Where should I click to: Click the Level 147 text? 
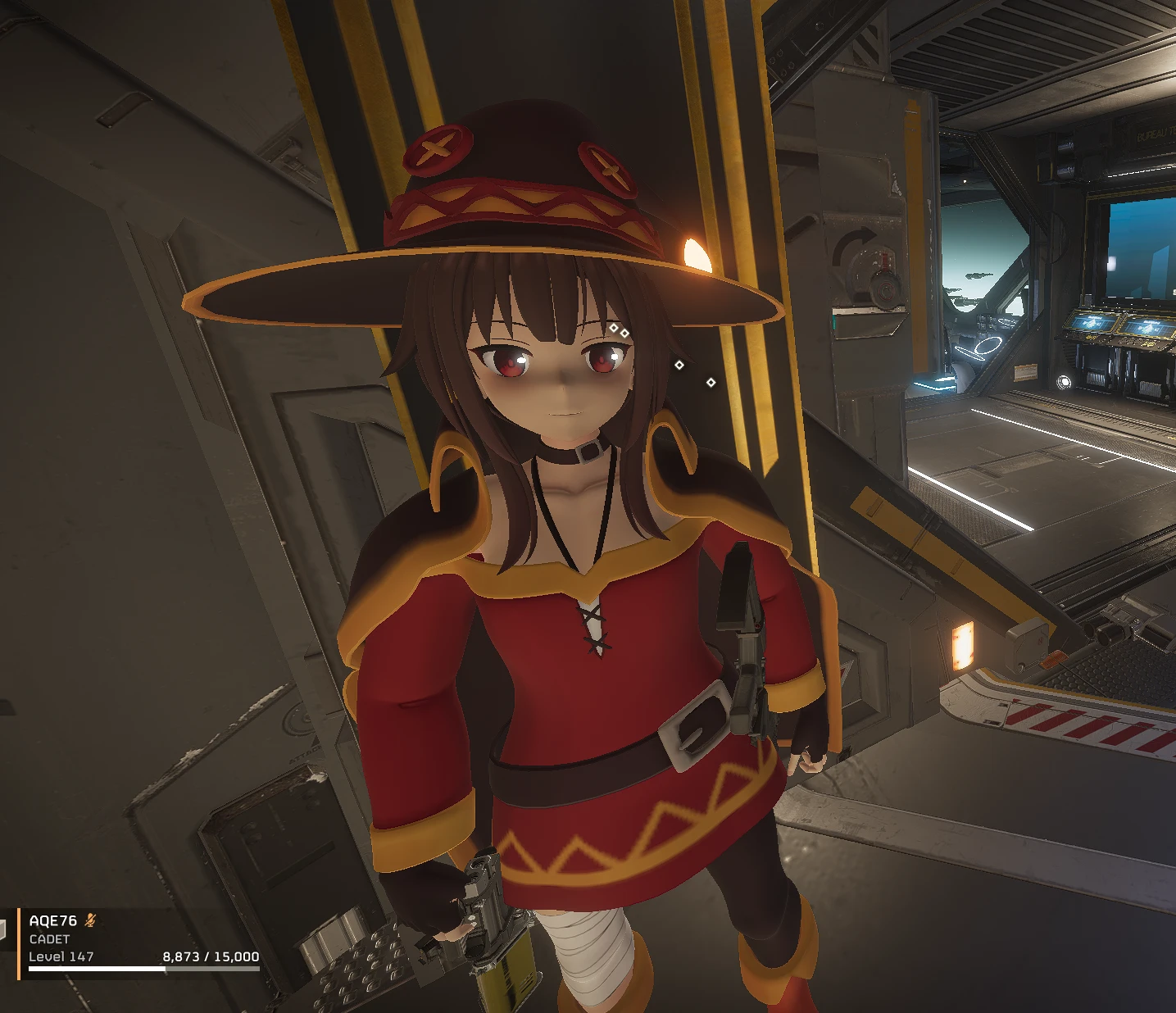[61, 956]
